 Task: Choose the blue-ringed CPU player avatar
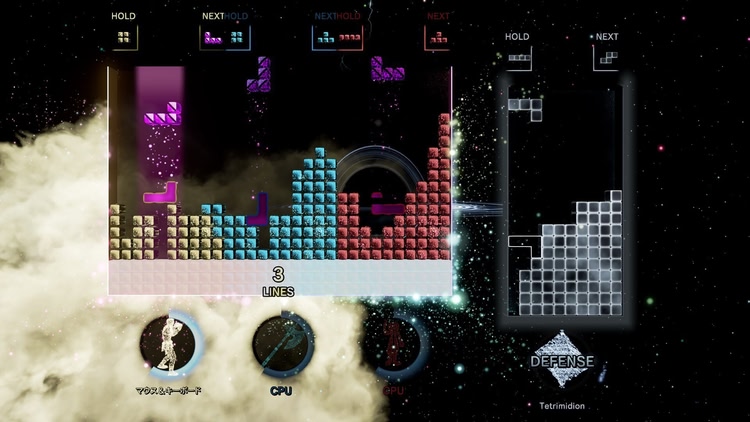coord(281,345)
